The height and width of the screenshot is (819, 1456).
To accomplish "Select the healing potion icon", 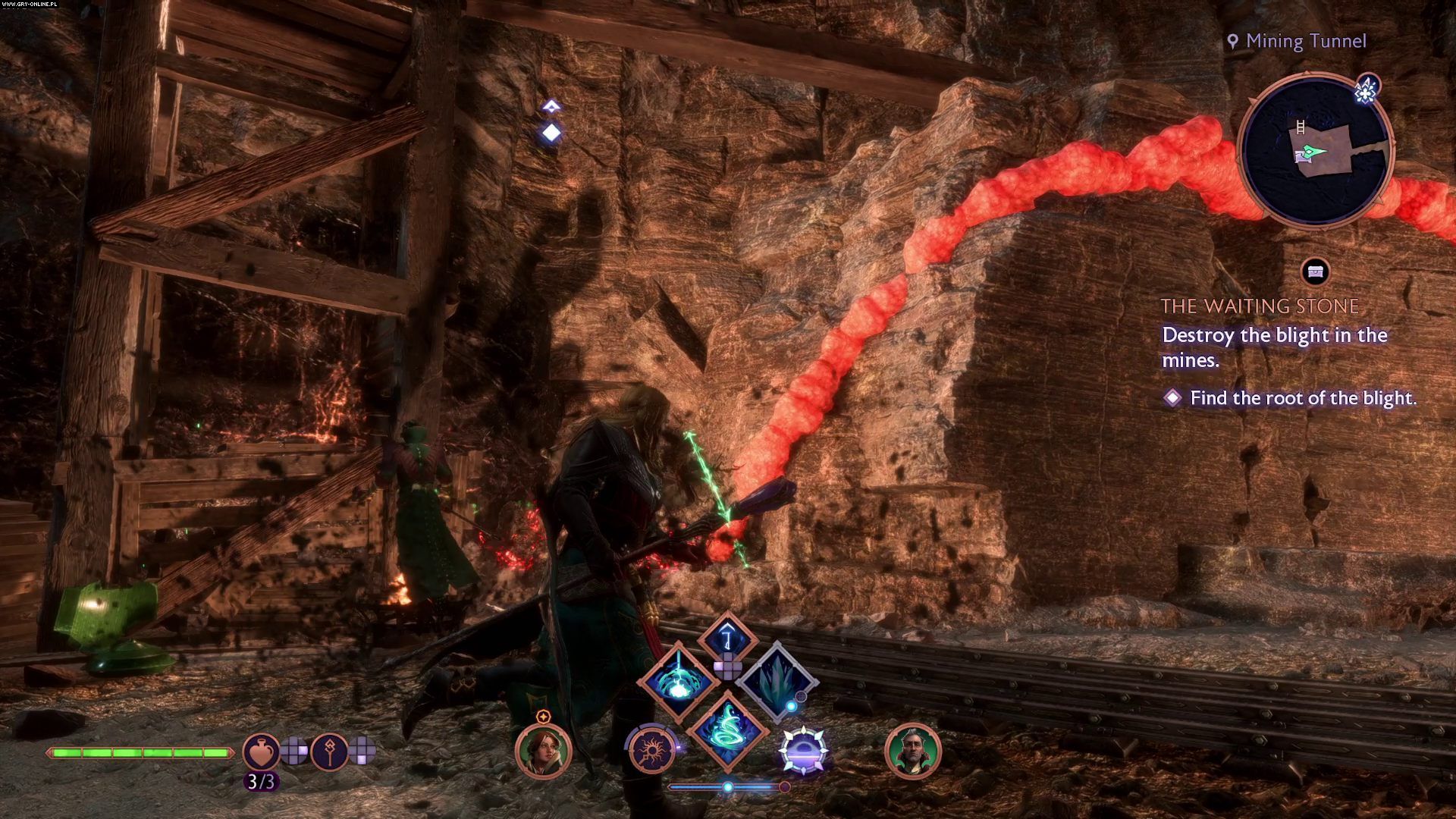I will pos(262,751).
